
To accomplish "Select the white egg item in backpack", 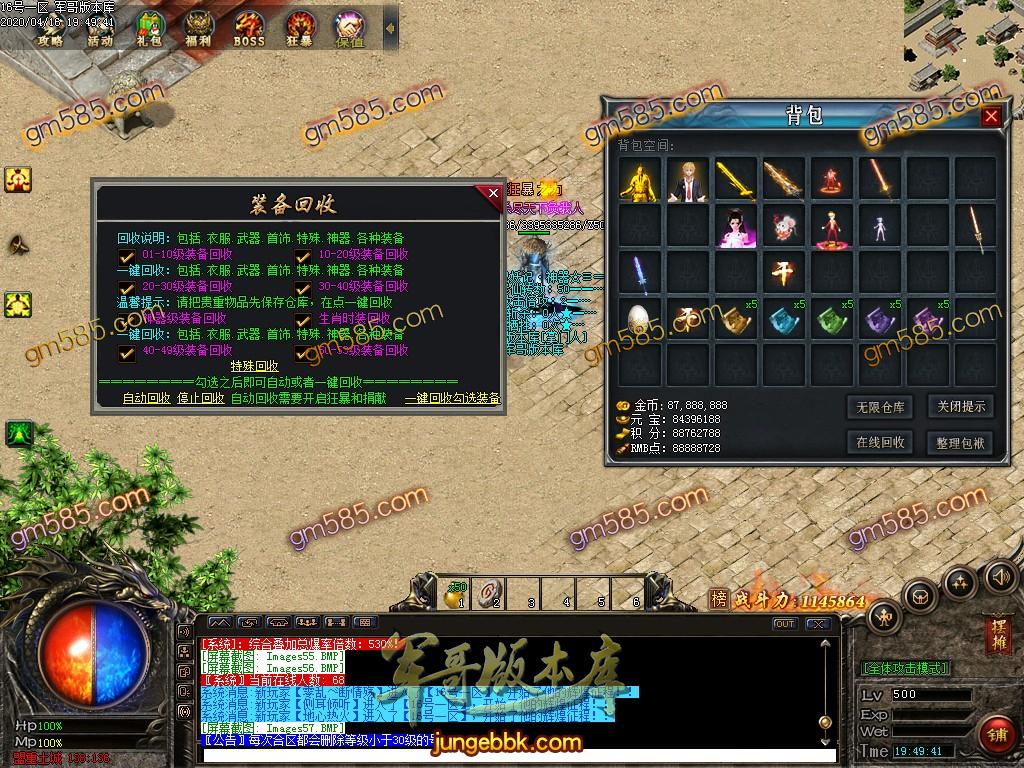I will [x=639, y=320].
